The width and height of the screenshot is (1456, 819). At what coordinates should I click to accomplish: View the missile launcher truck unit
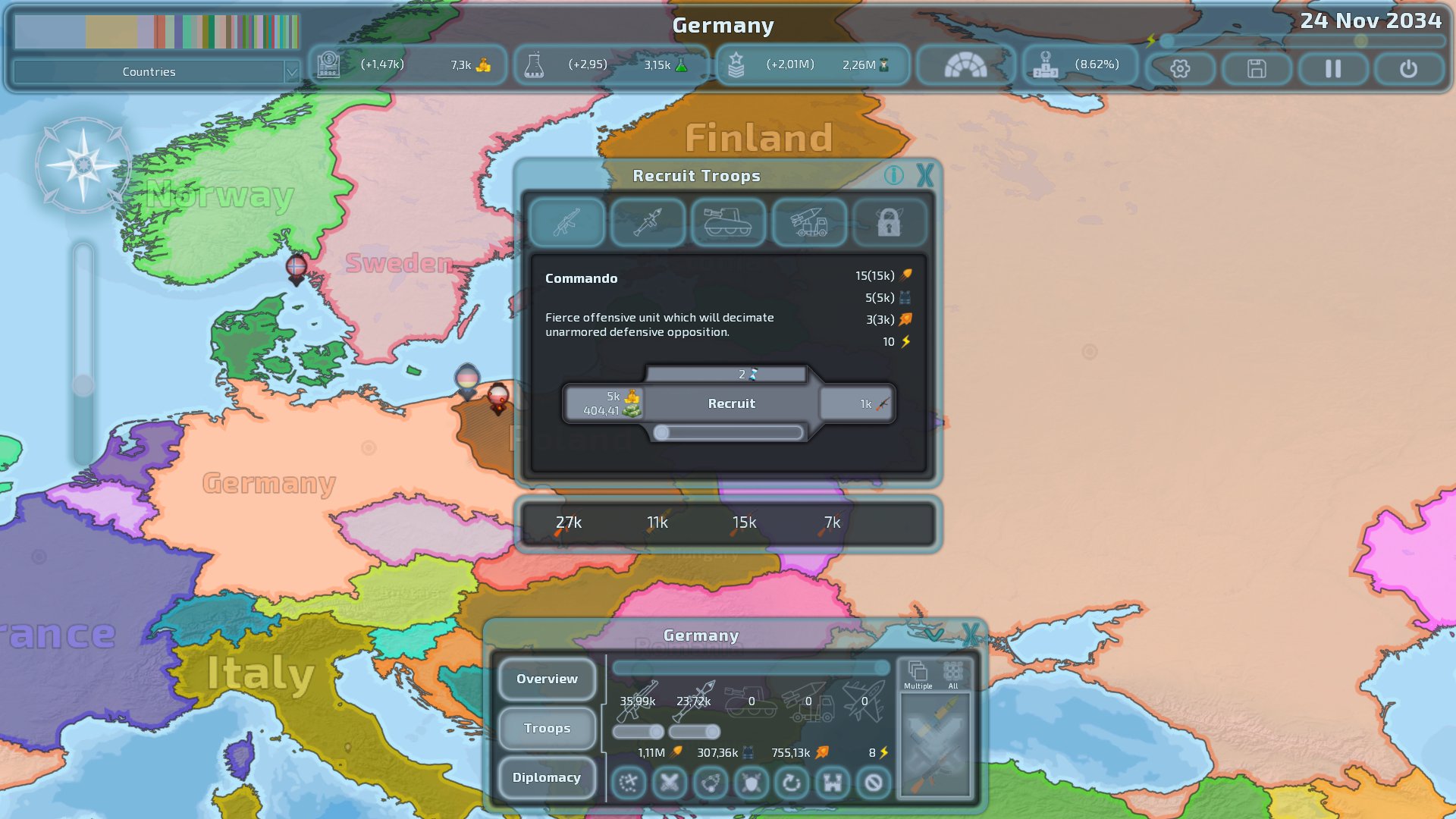[810, 222]
